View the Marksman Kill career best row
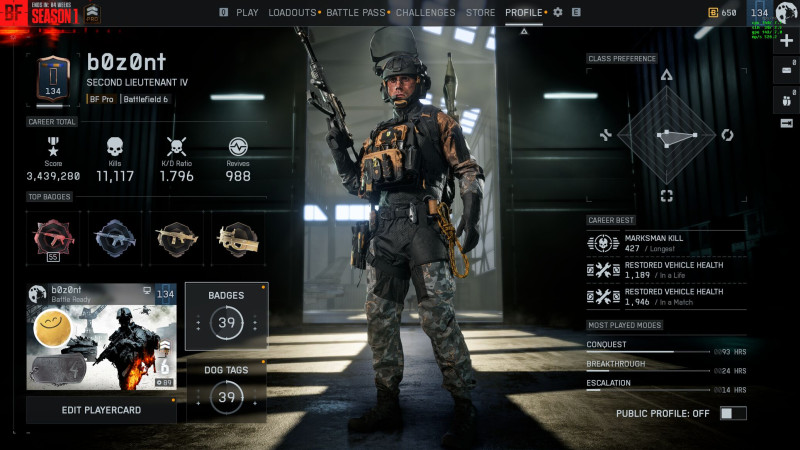This screenshot has width=800, height=450. click(666, 243)
